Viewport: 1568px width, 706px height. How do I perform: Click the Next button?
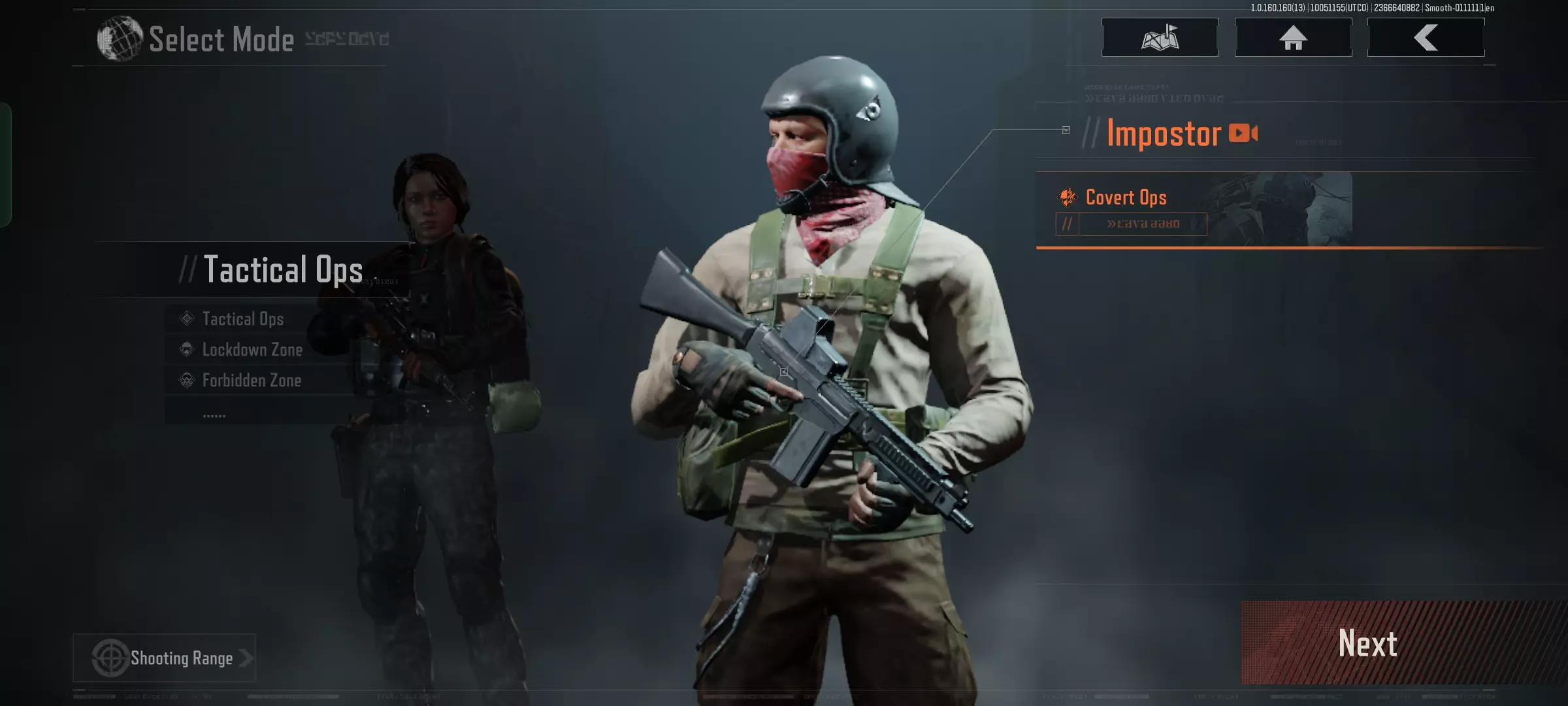pos(1367,643)
